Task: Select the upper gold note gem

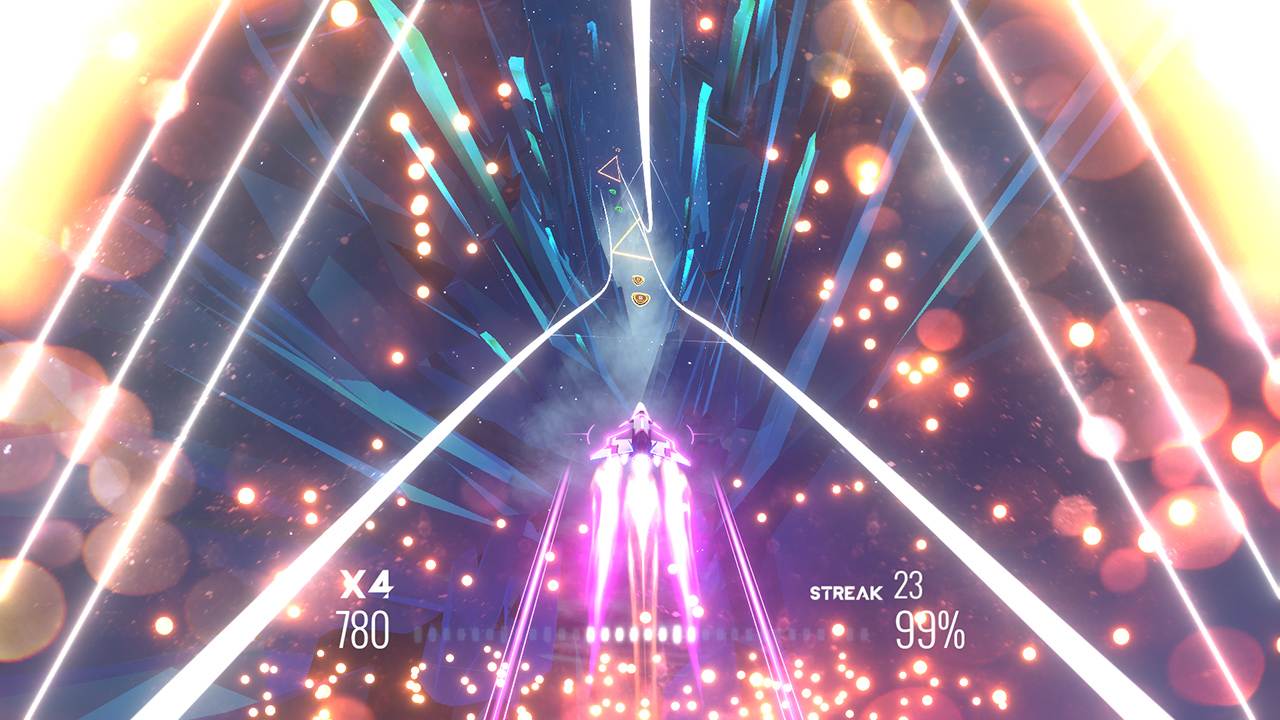Action: click(639, 279)
